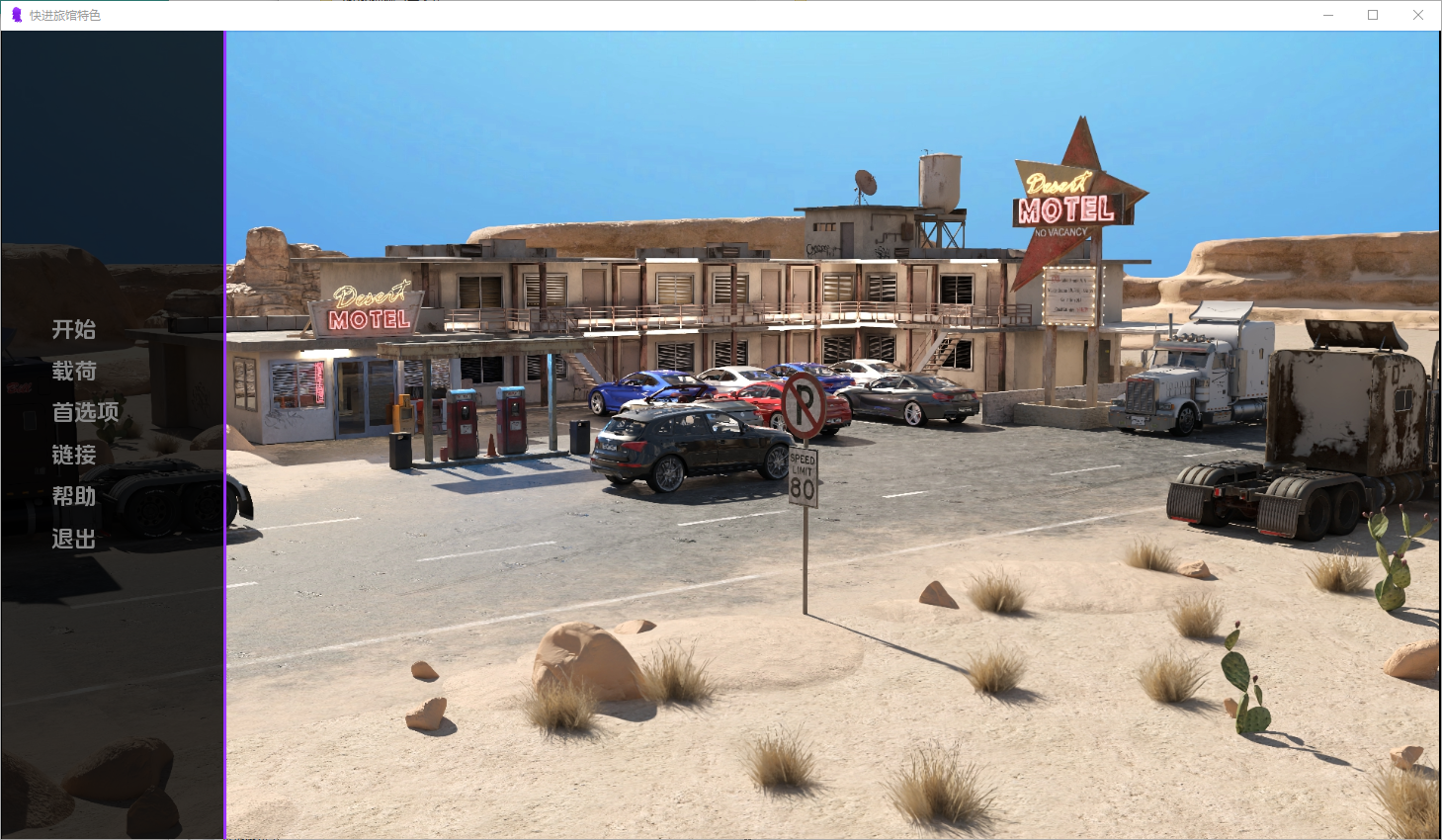Open the 首选项 preferences
The image size is (1442, 840).
coord(85,412)
